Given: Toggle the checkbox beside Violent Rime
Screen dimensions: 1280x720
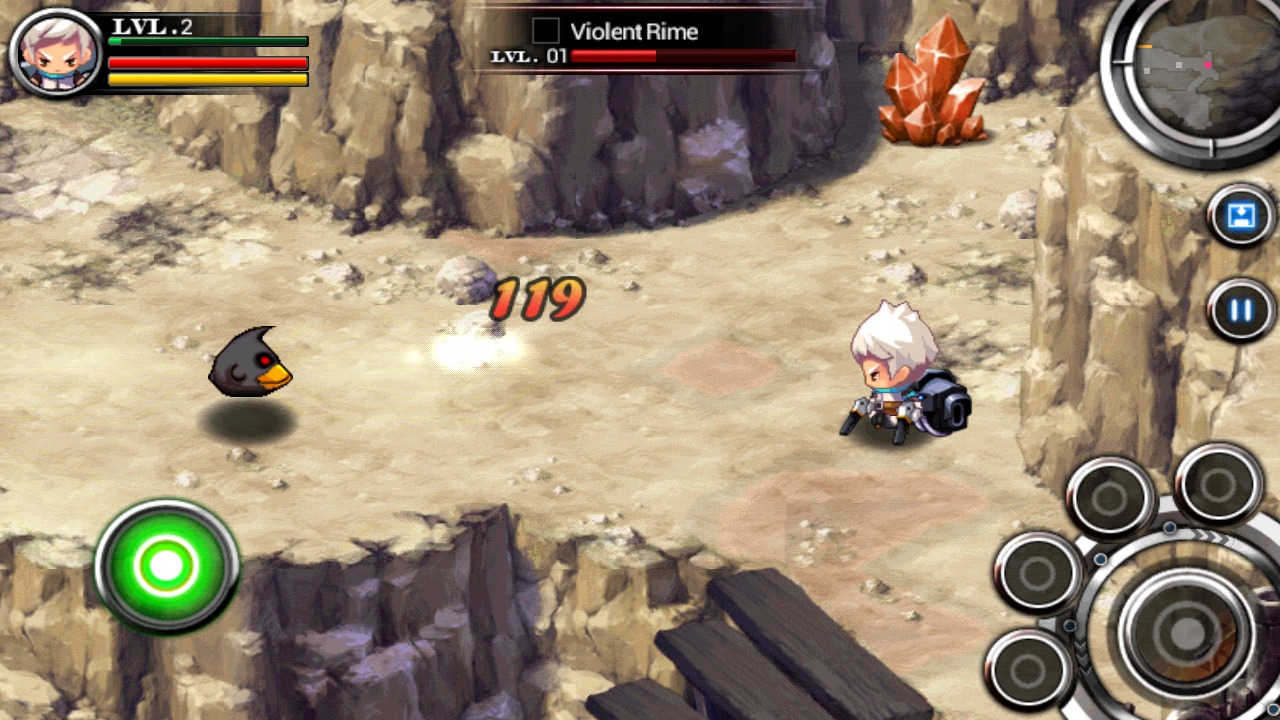Looking at the screenshot, I should coord(546,31).
